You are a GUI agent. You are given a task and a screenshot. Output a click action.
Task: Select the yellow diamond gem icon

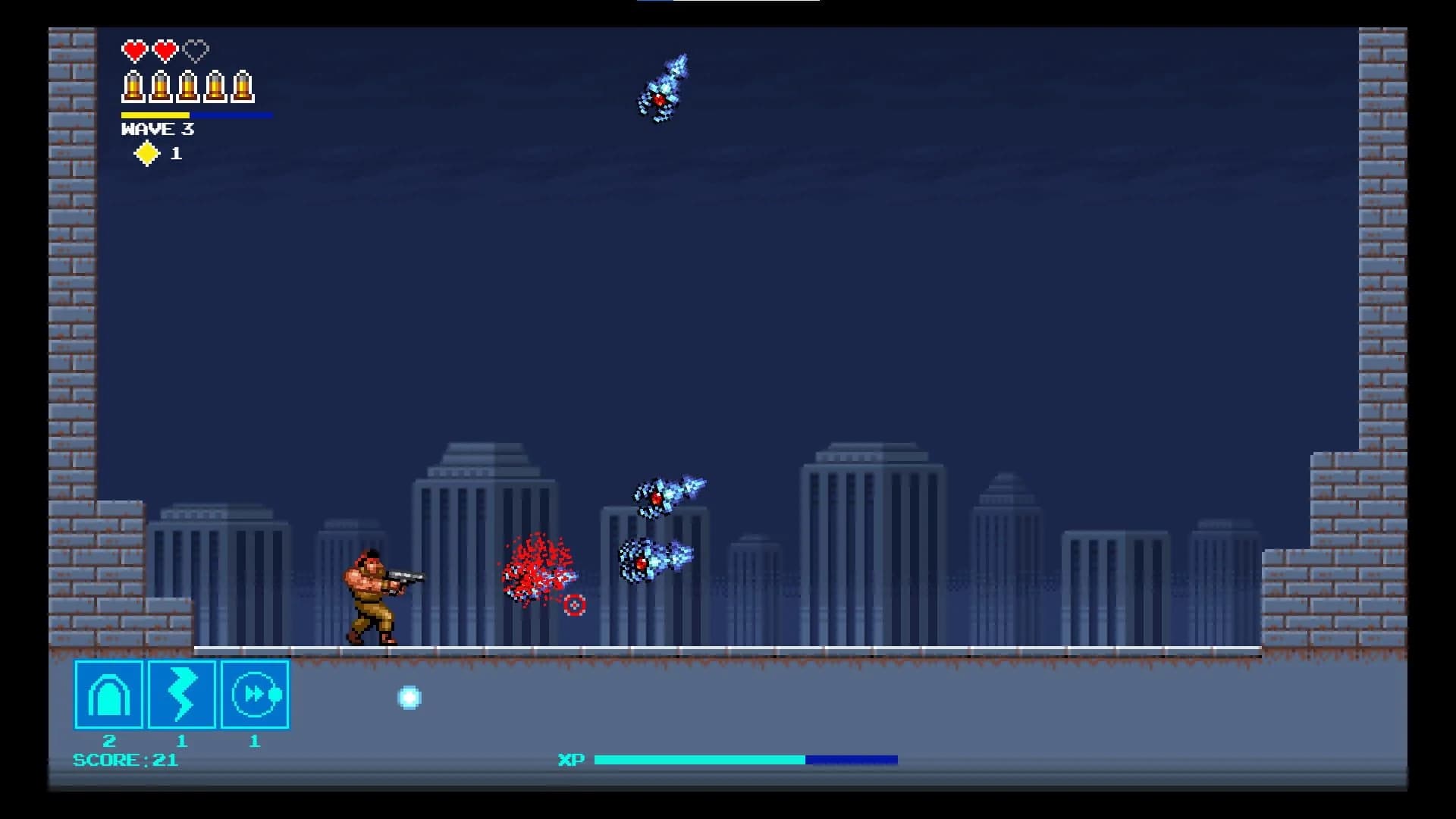coord(146,152)
